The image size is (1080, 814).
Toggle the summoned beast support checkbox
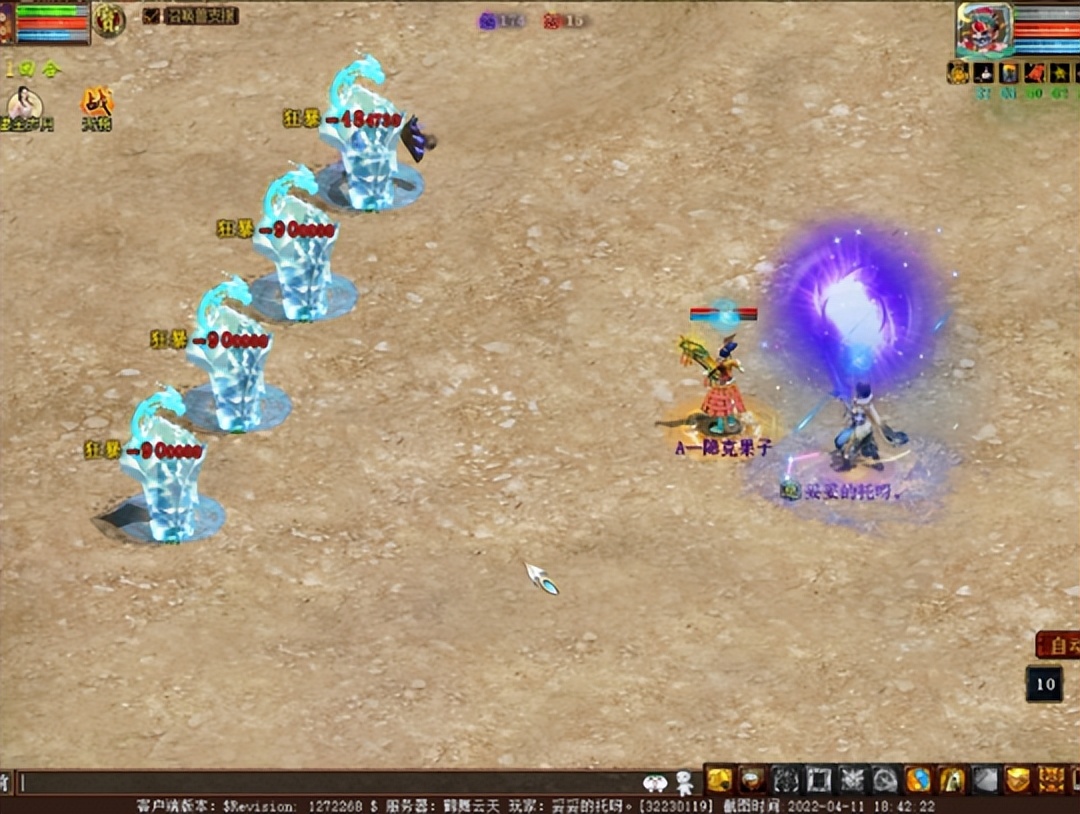(x=152, y=15)
